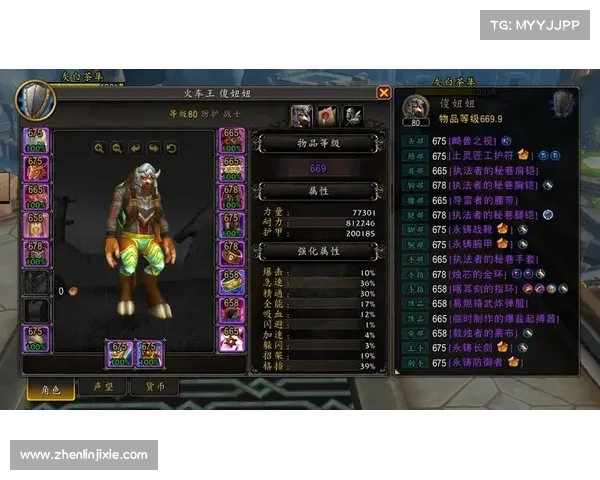Select the 角色 character tab
The image size is (600, 480).
[50, 386]
